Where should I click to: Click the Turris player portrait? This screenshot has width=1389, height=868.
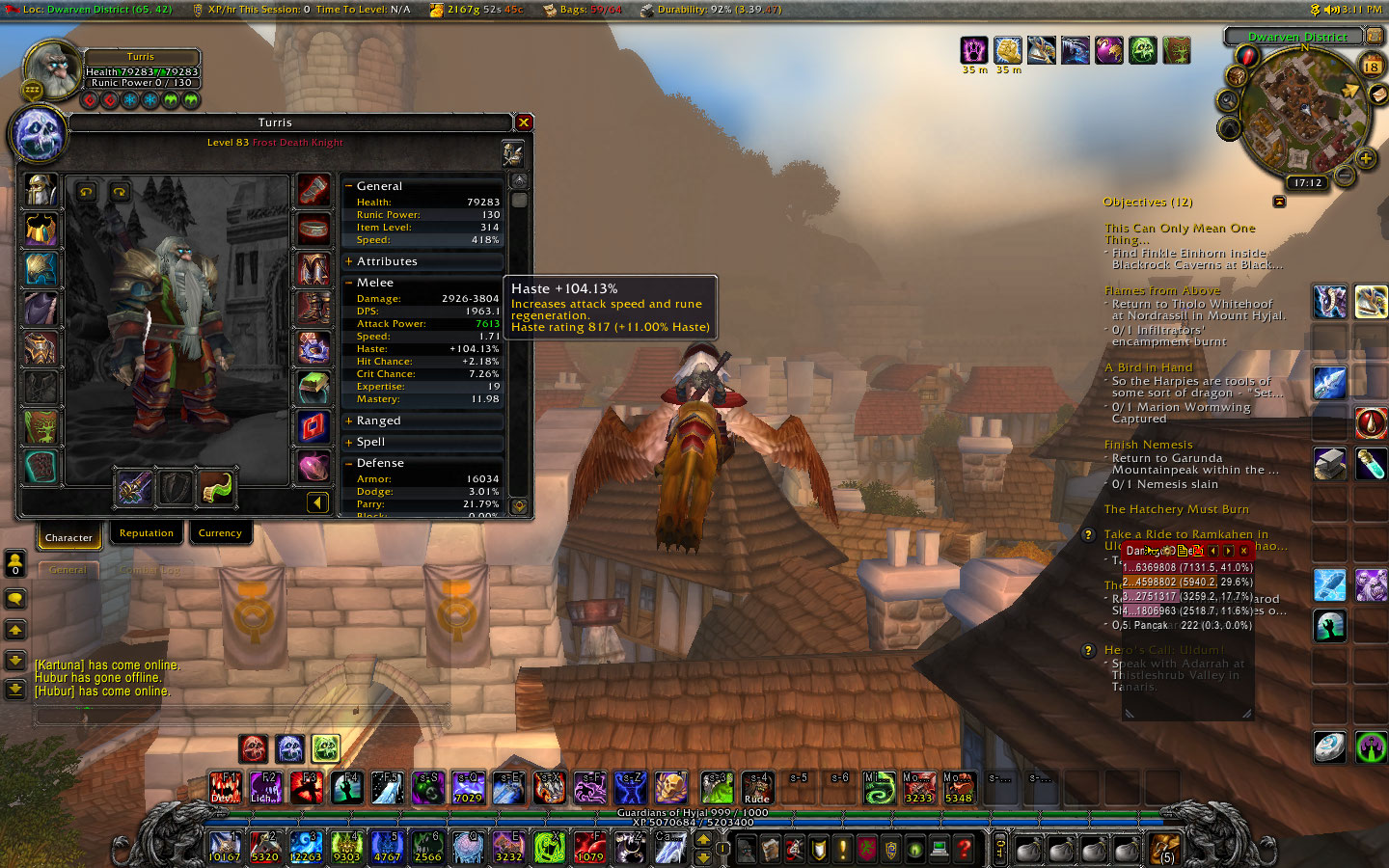click(51, 69)
